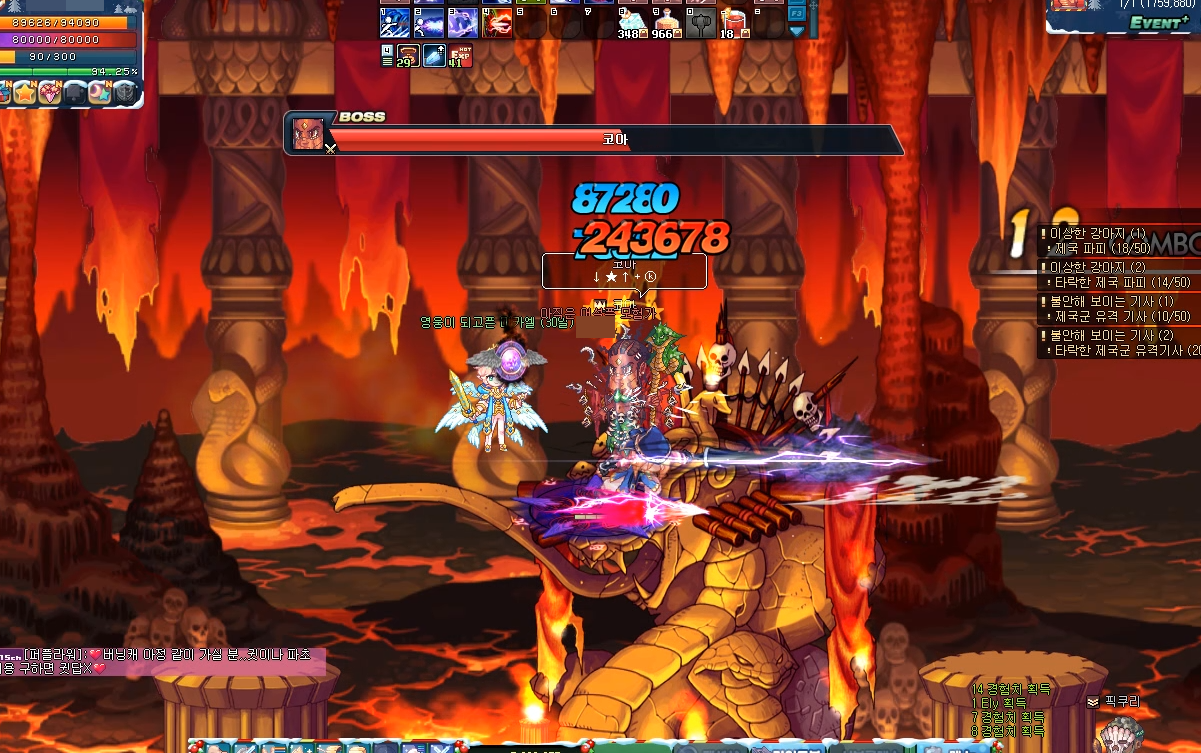Viewport: 1201px width, 753px height.
Task: Trigger the red fire beam skill in slot 4
Action: (x=497, y=22)
